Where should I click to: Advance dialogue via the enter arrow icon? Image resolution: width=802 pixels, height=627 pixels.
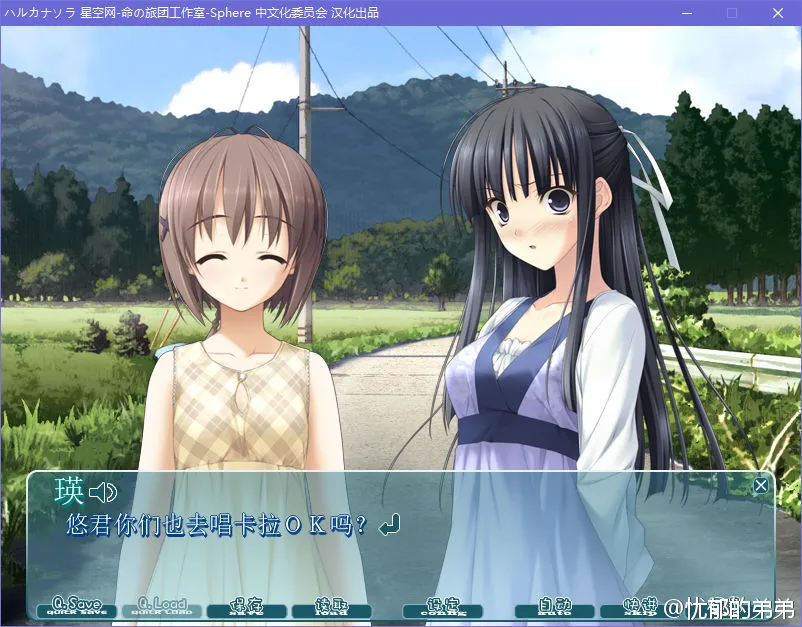[x=391, y=524]
